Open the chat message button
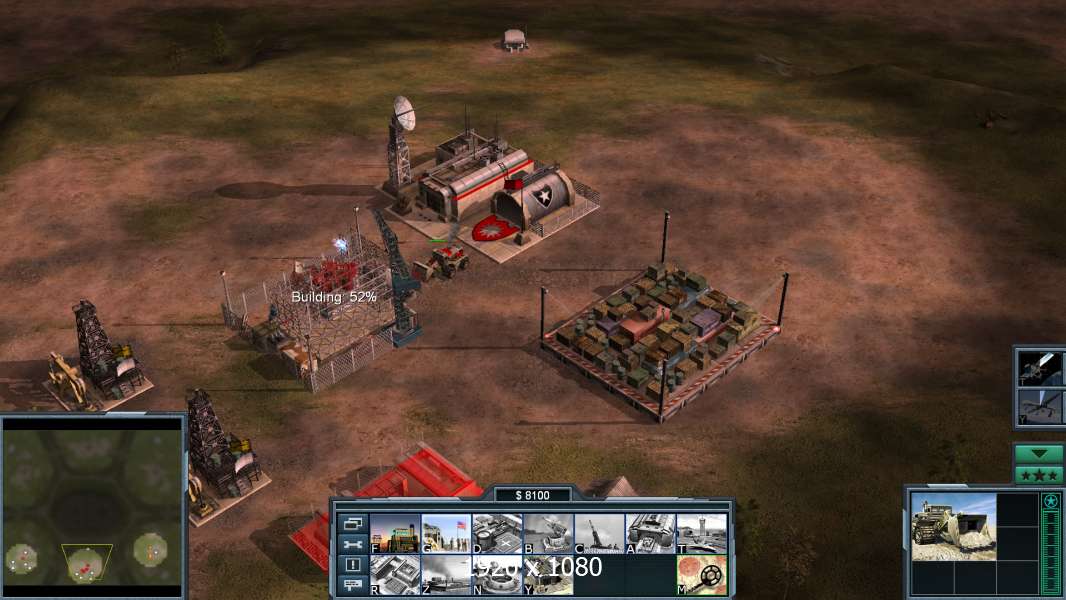Screen dimensions: 1066x600 click(352, 585)
